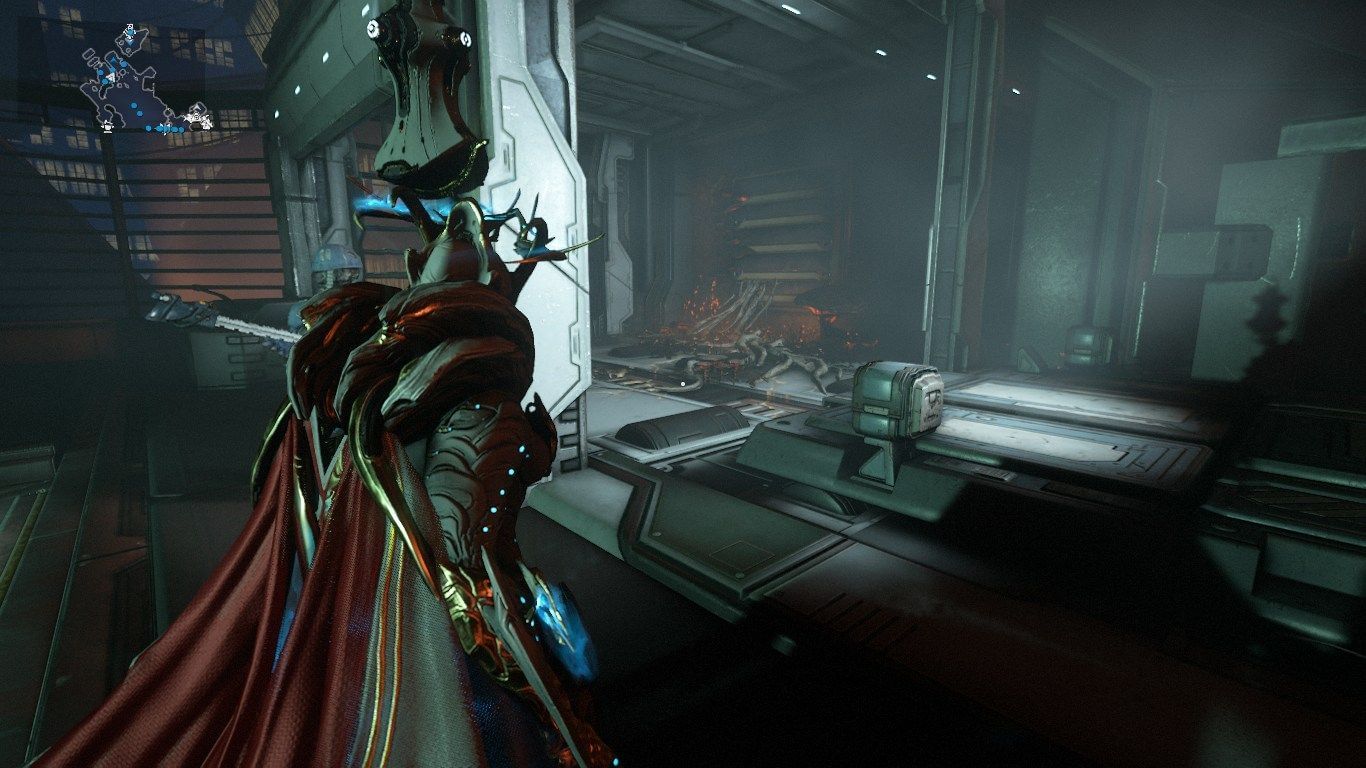The width and height of the screenshot is (1366, 768).
Task: Click the rightmost blue dot on the minimap
Action: 180,129
